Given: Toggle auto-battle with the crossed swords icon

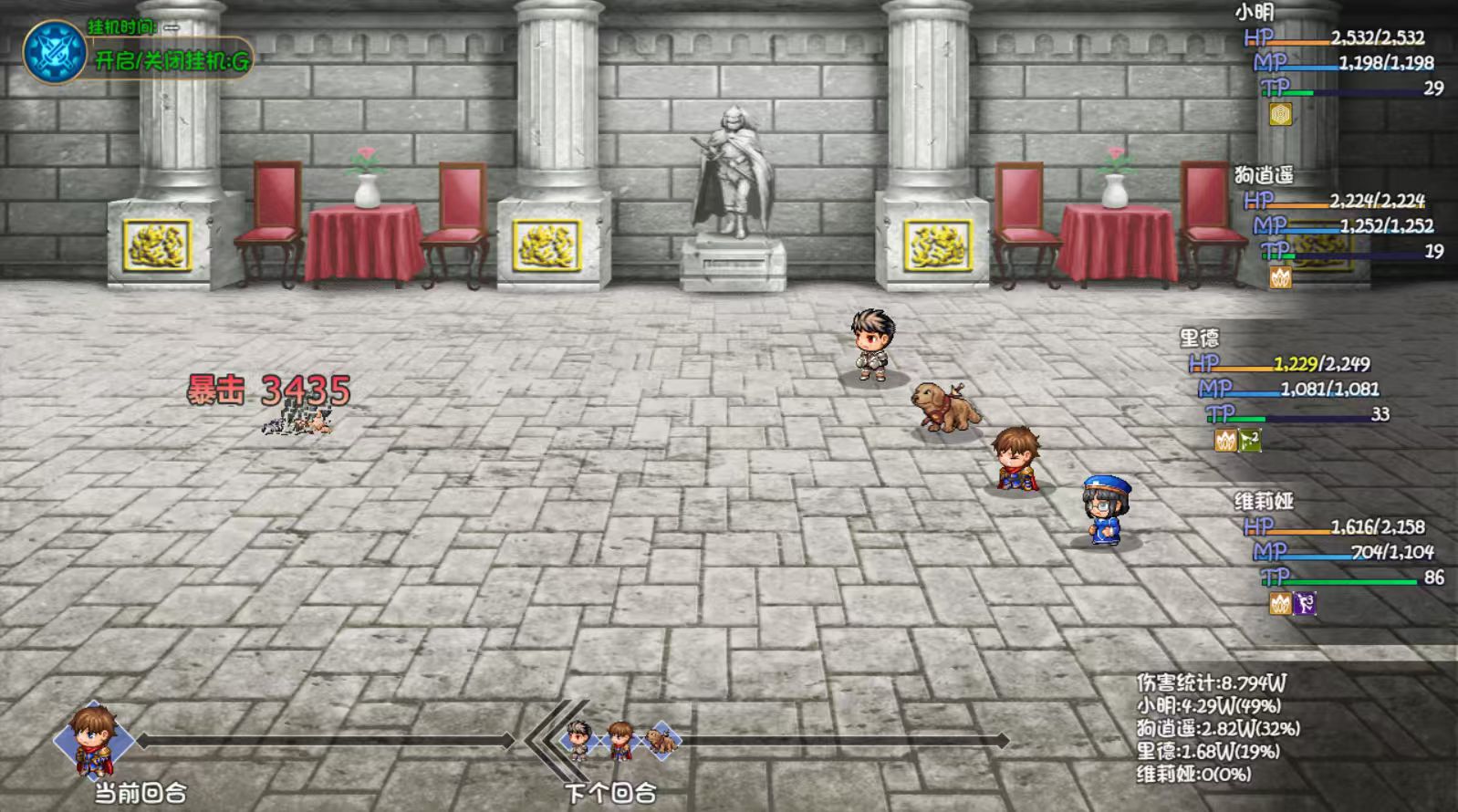Looking at the screenshot, I should (x=54, y=51).
